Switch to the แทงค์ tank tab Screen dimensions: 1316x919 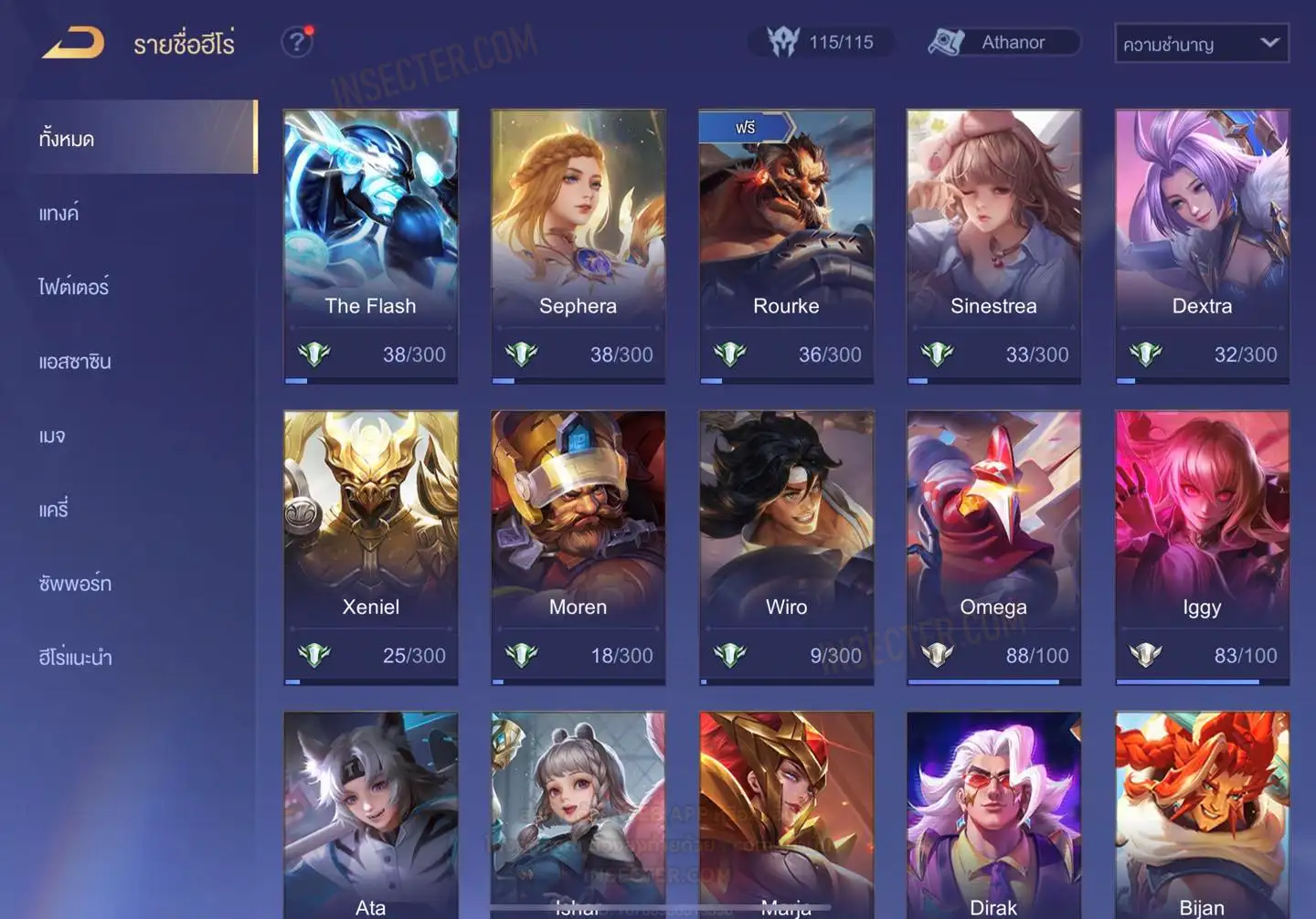point(60,213)
